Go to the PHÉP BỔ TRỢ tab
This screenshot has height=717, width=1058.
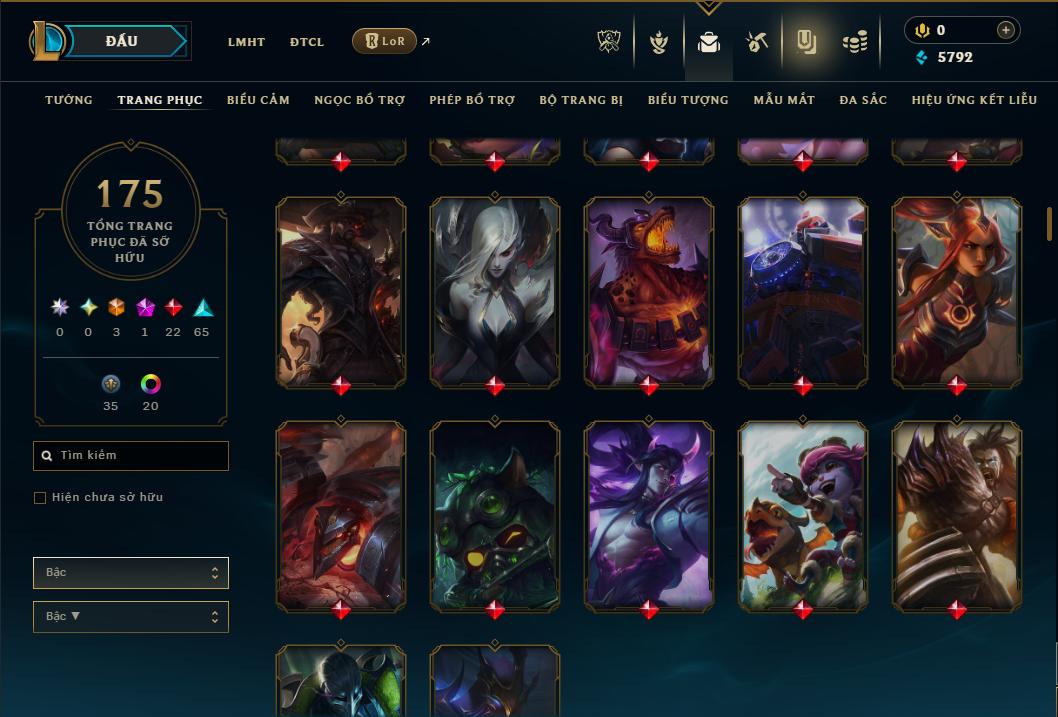pos(472,100)
